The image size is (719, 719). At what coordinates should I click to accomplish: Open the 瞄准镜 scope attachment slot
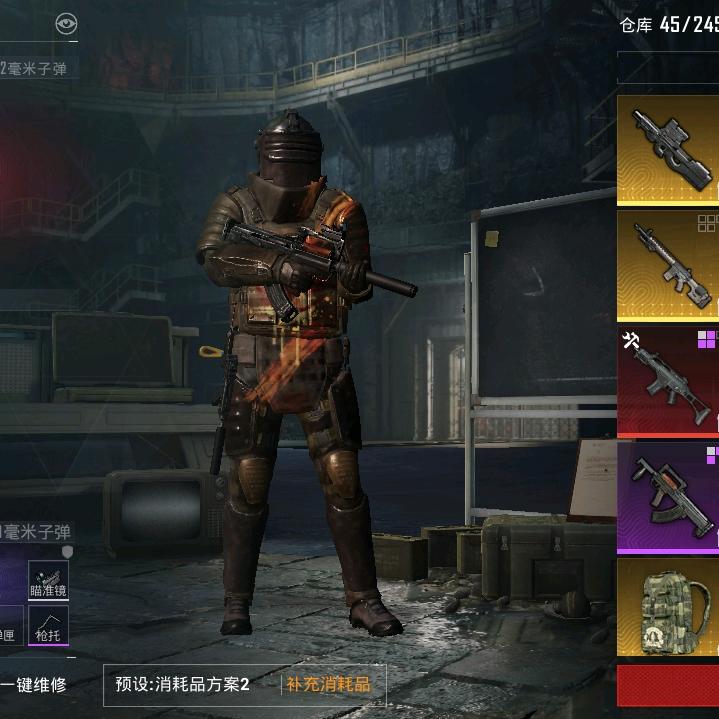tap(48, 580)
